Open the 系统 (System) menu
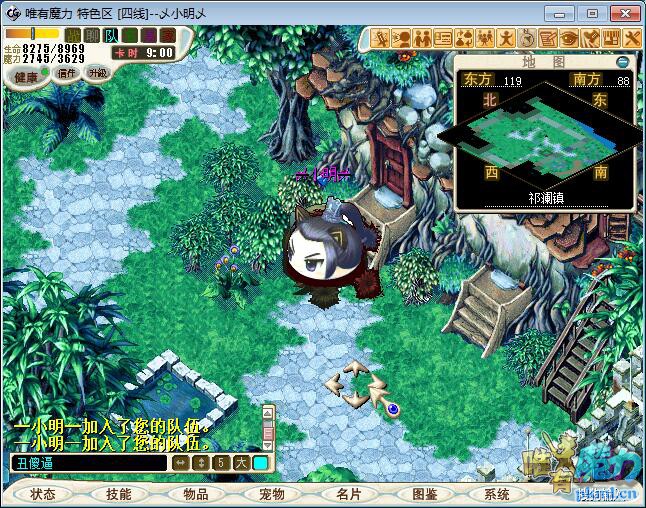 point(497,494)
